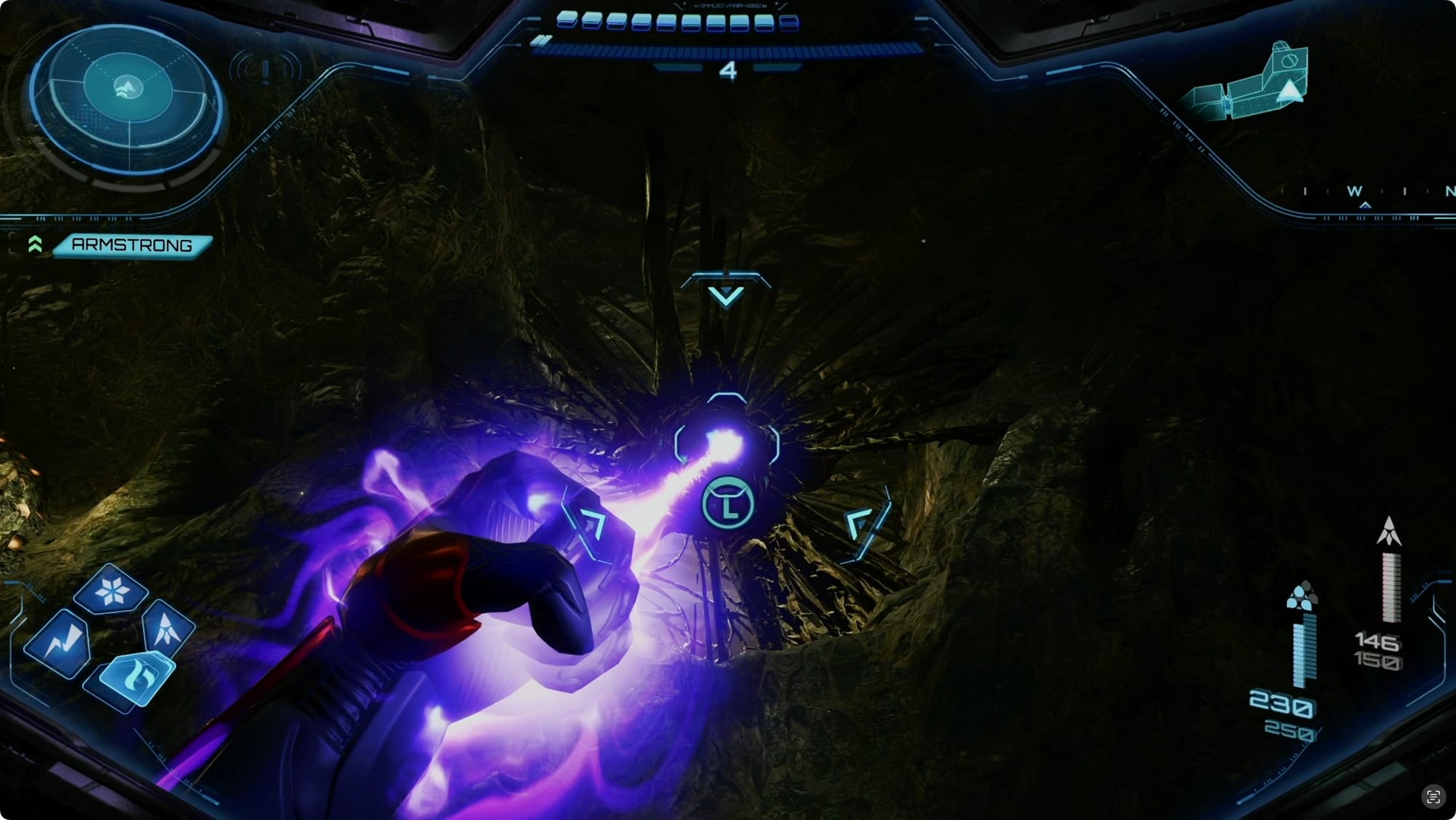
Task: Click the exclamation alert indicator near radar
Action: (x=266, y=71)
